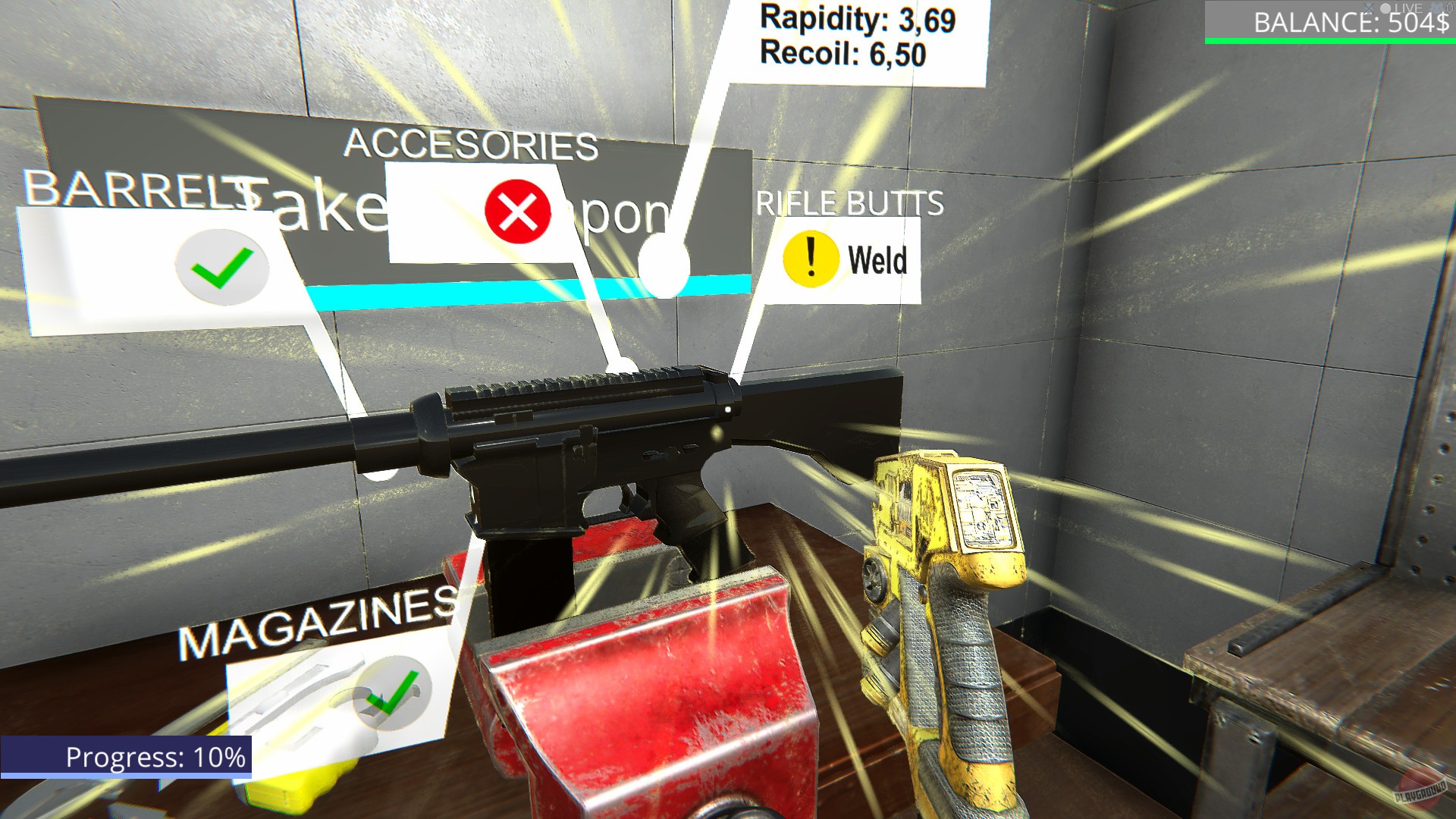Click the white circle connector above the rifle
Screen dimensions: 1456x819
coord(663,265)
